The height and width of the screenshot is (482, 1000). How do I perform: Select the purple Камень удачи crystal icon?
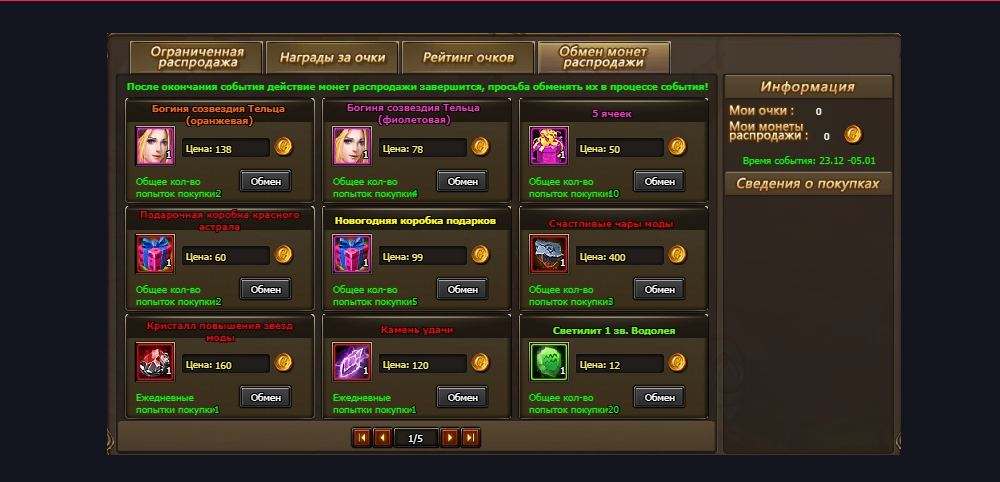[352, 362]
